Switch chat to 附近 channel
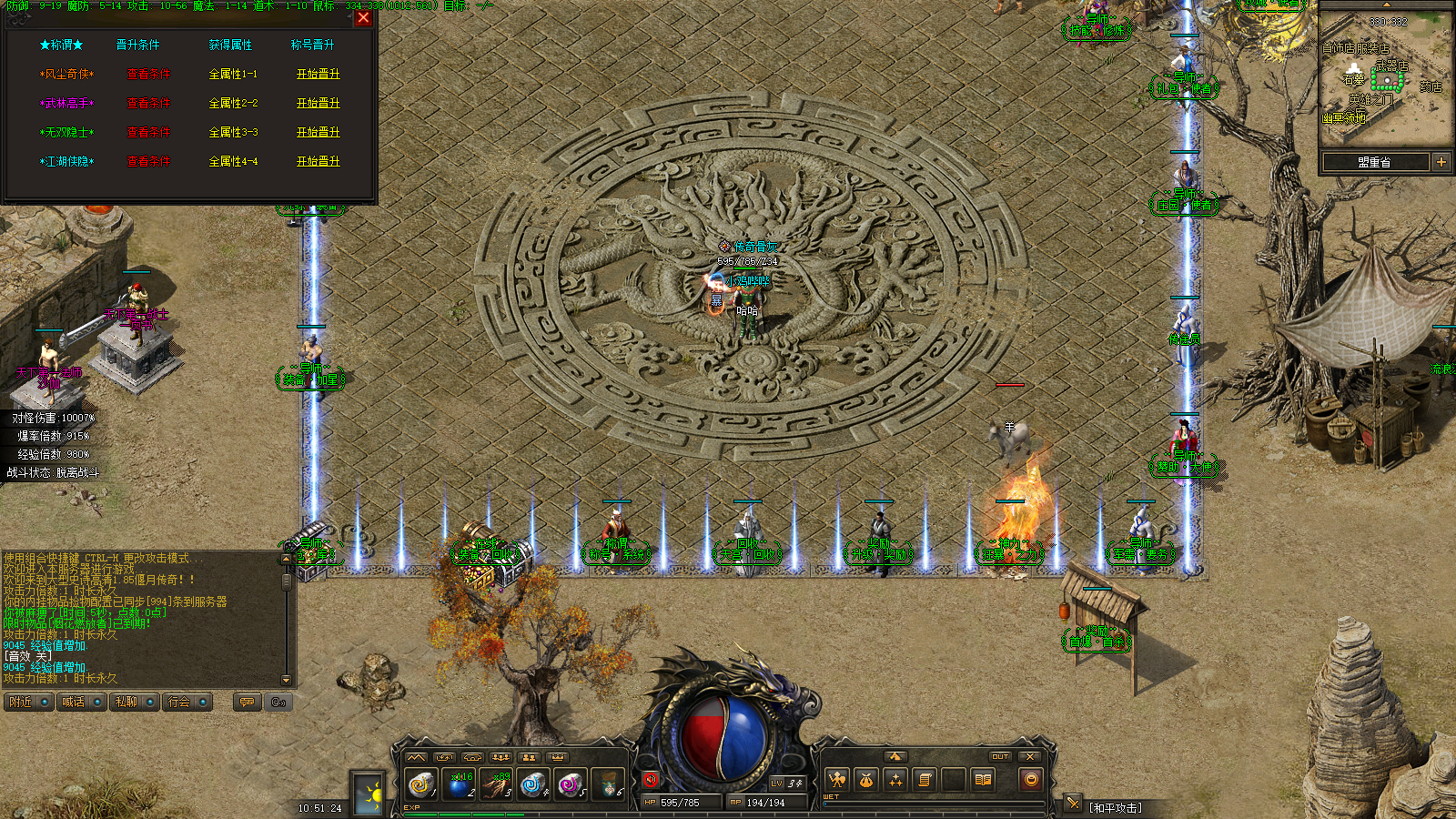Viewport: 1456px width, 819px height. tap(28, 702)
